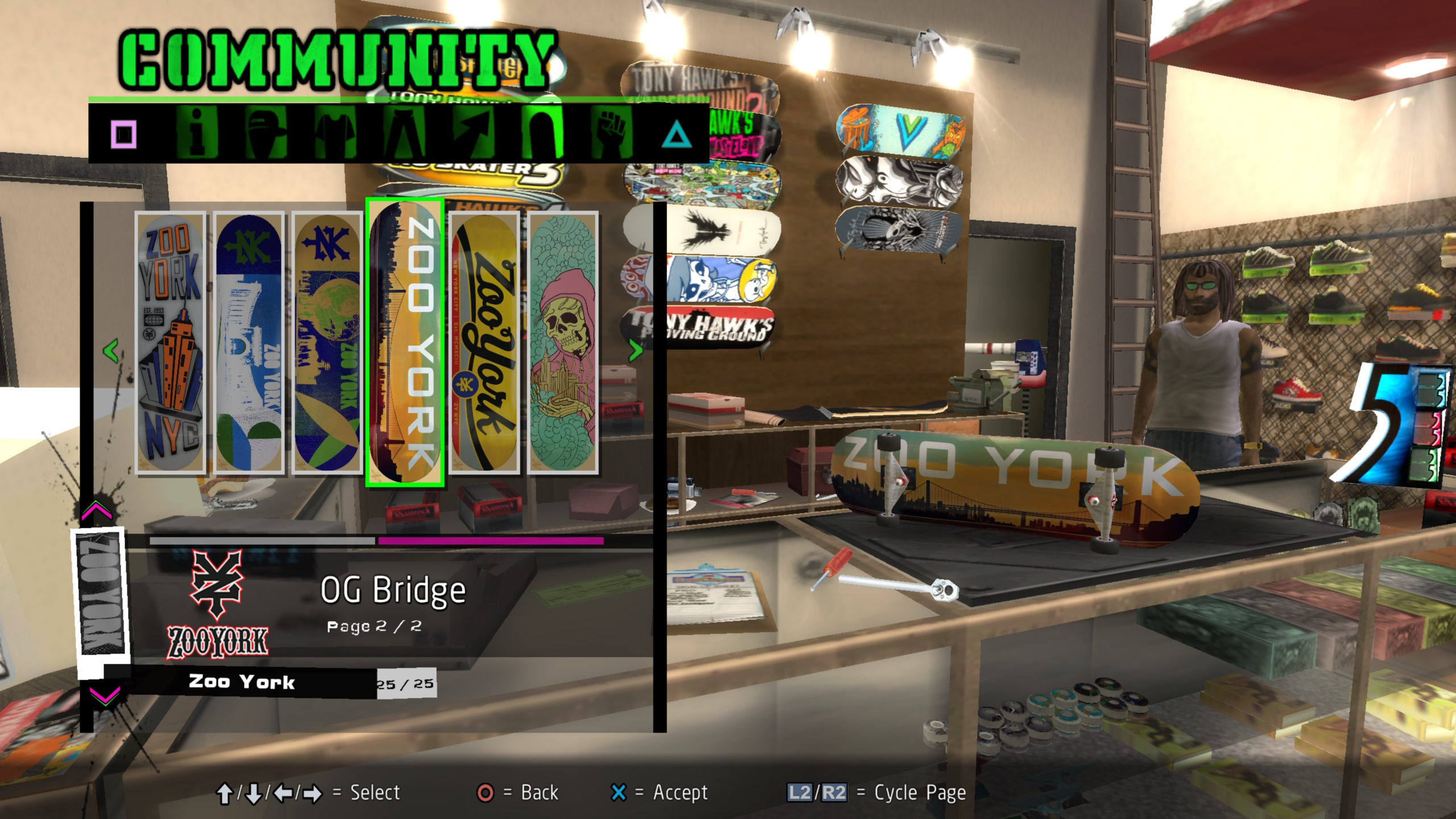
Task: Click the green right arrow beside the decks
Action: coord(635,350)
